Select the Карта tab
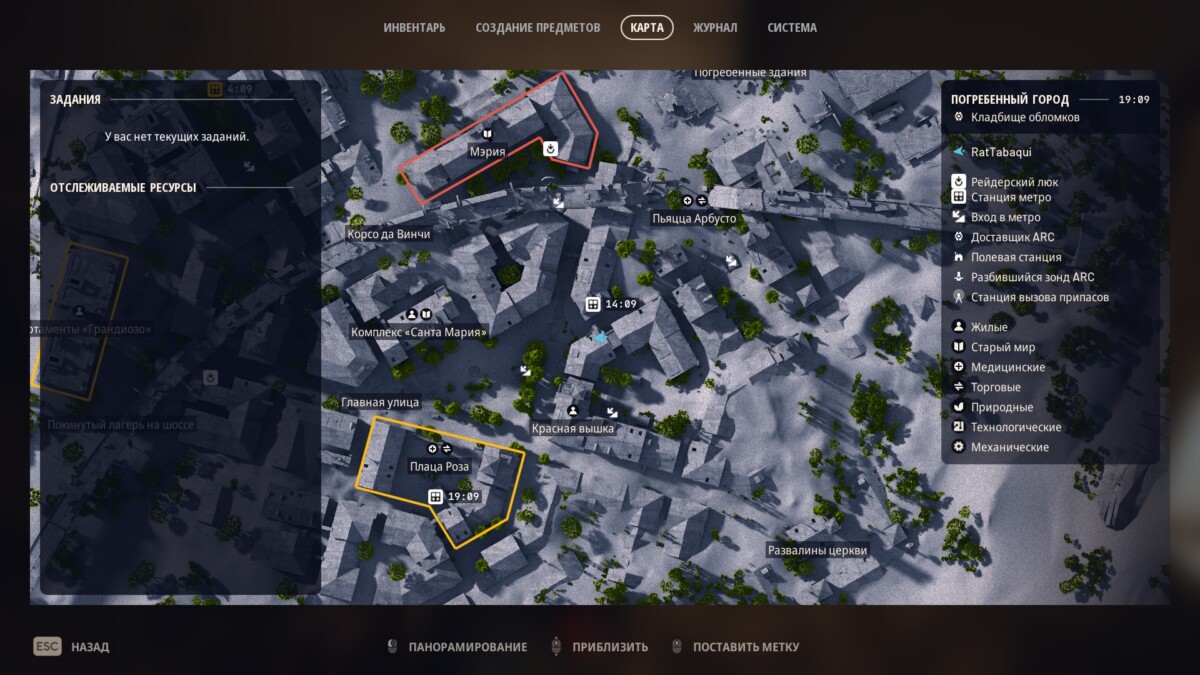The height and width of the screenshot is (675, 1200). tap(647, 28)
